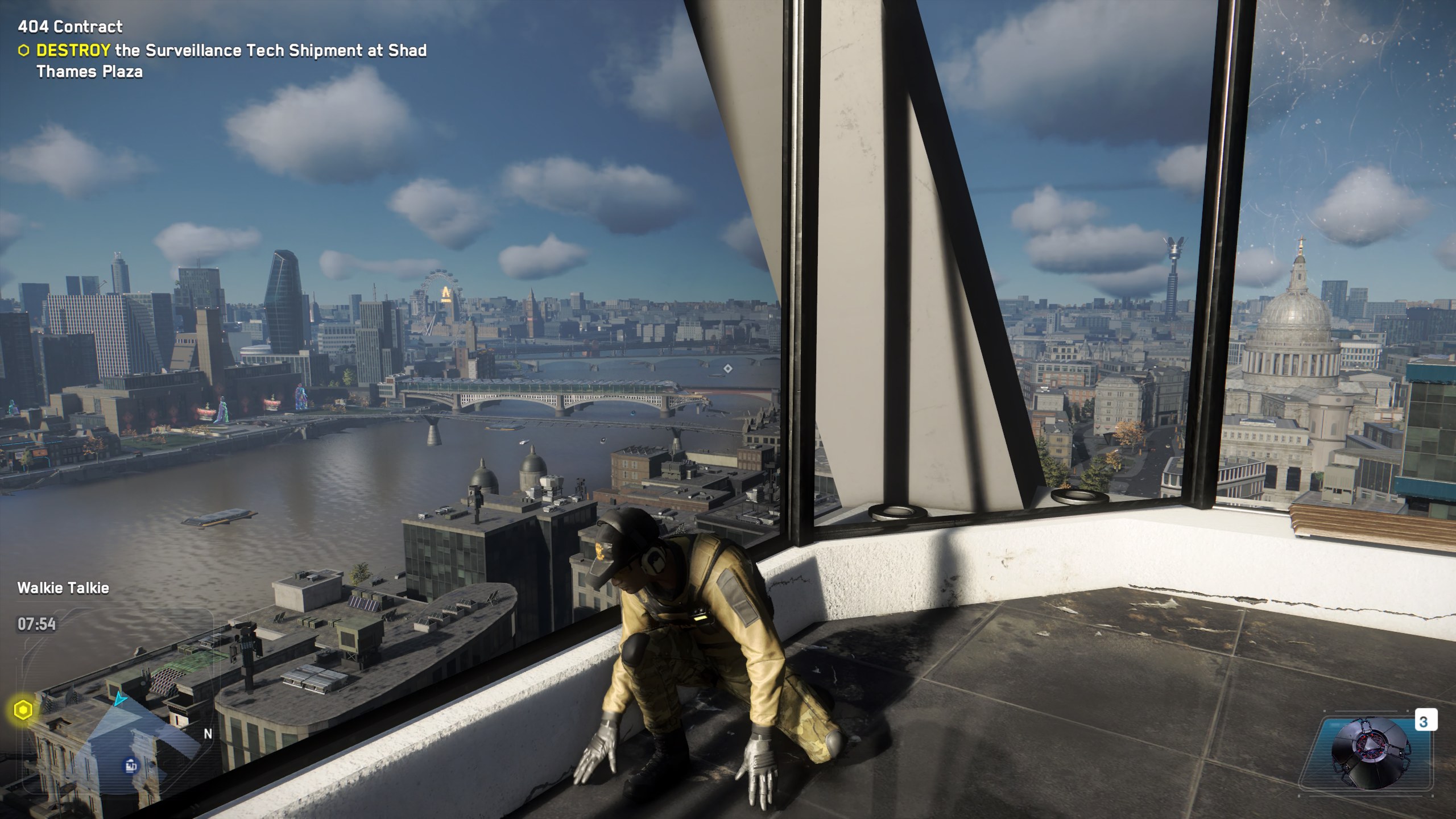Click the diamond waypoint marker over the river
1456x819 pixels.
pos(727,369)
